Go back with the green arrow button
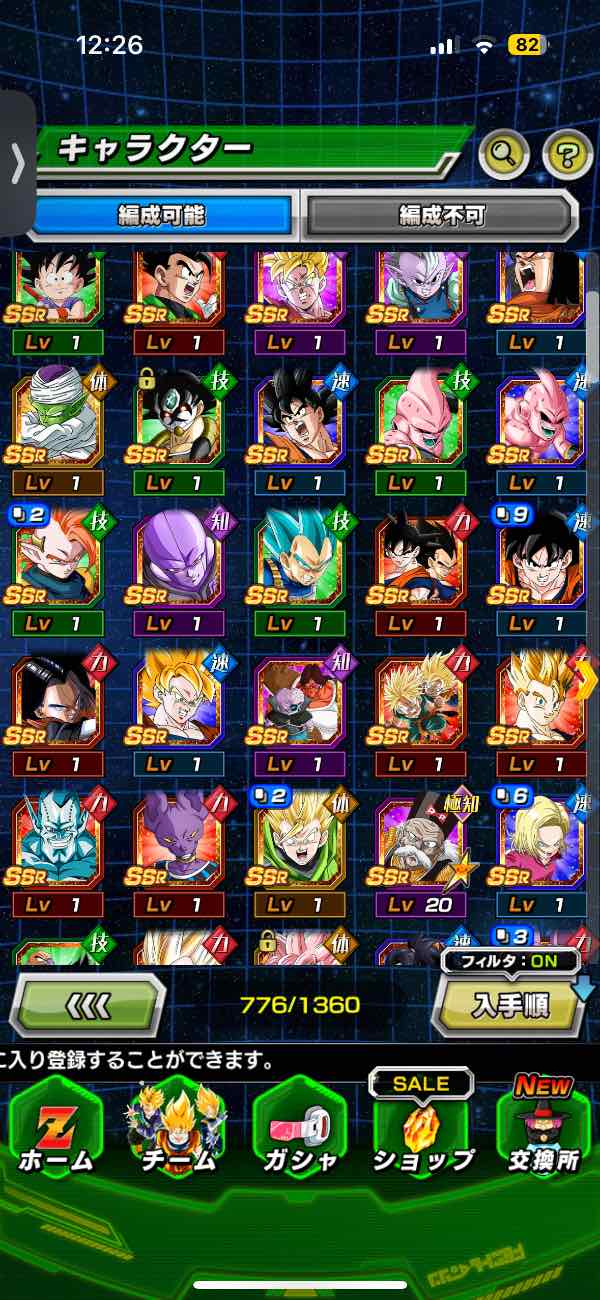This screenshot has width=600, height=1300. (x=88, y=1003)
